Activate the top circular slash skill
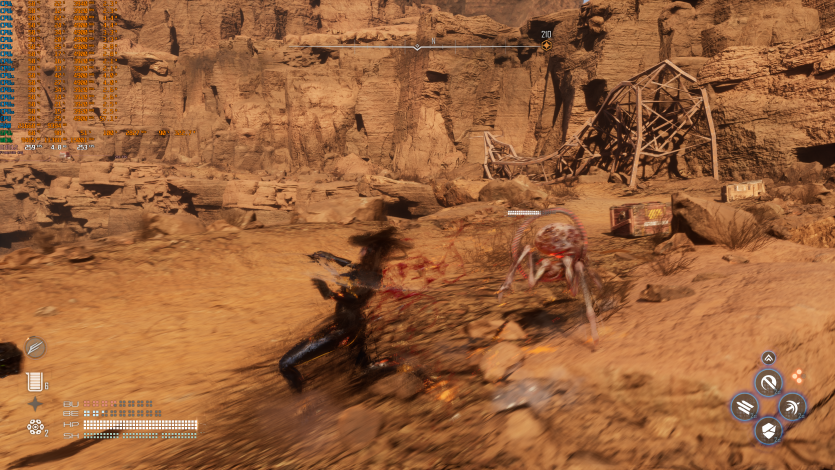 [x=768, y=382]
